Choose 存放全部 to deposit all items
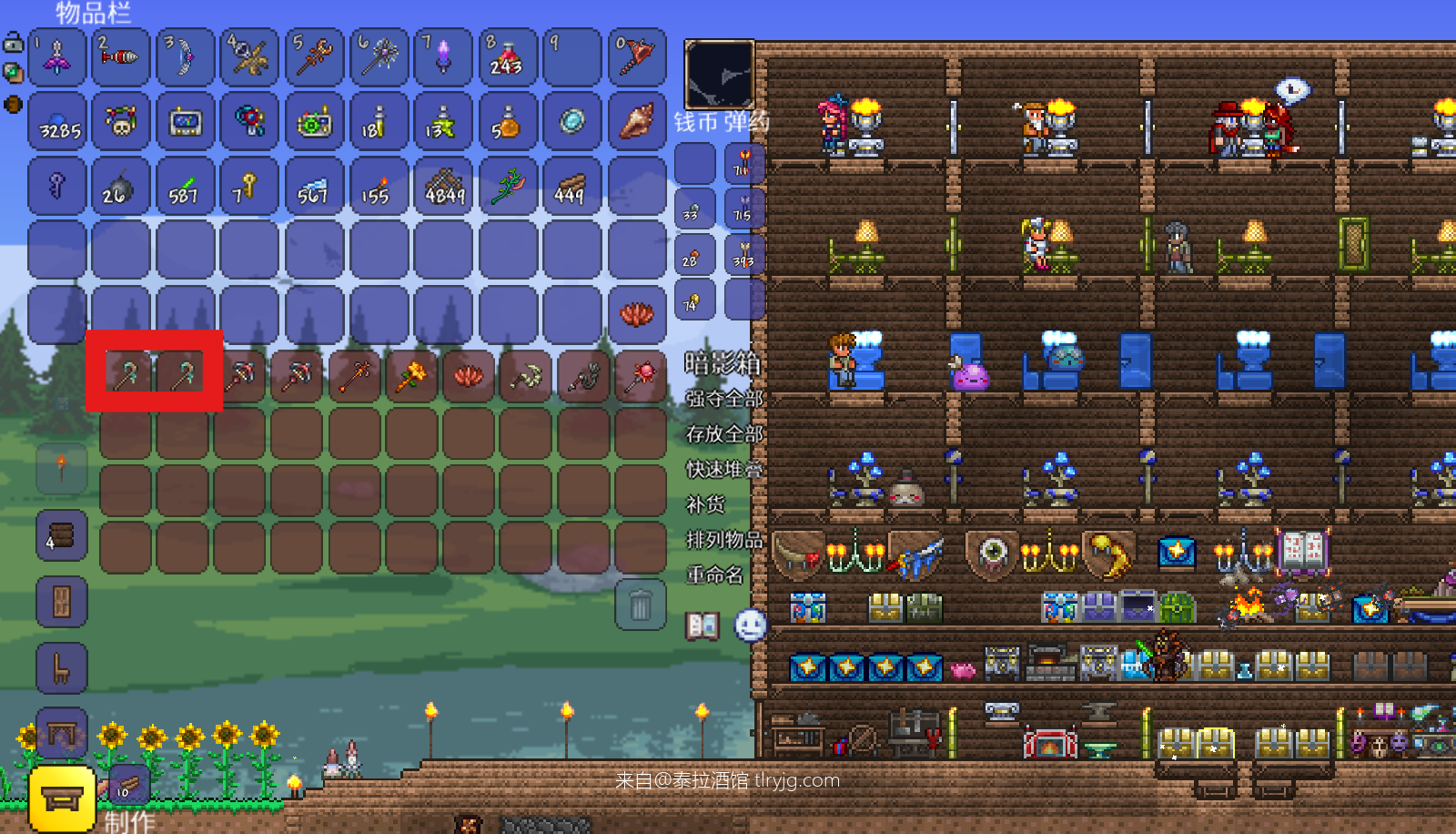The image size is (1456, 834). 724,434
